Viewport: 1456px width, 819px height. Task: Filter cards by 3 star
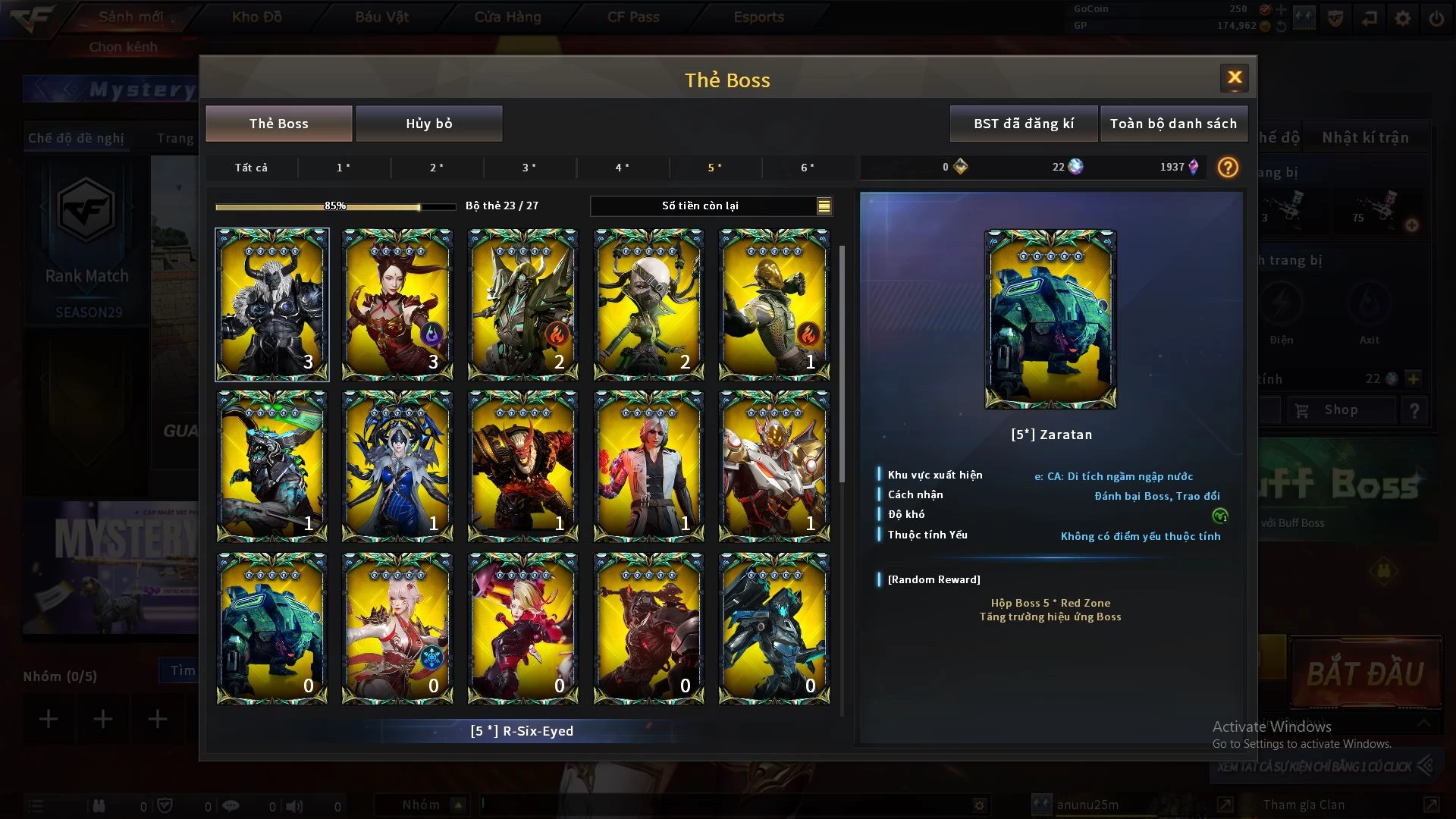[x=529, y=168]
